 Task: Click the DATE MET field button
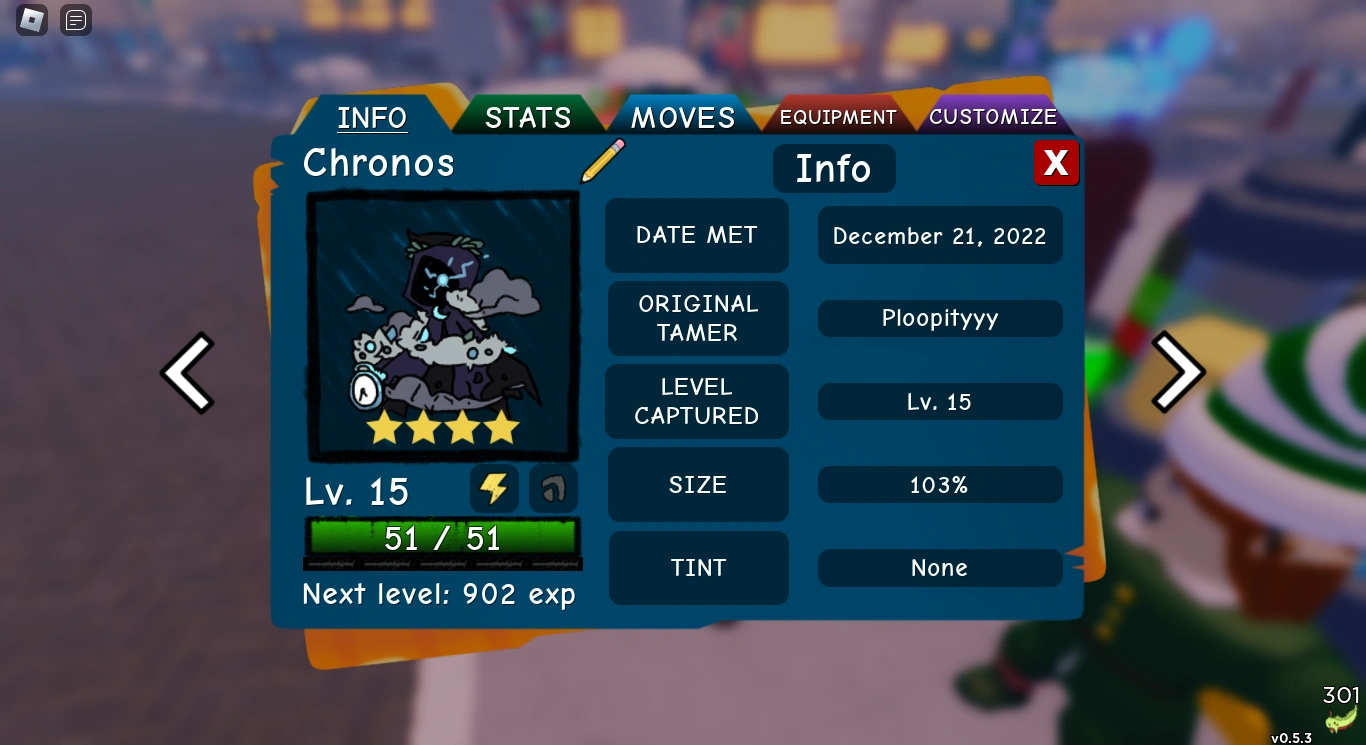click(696, 235)
